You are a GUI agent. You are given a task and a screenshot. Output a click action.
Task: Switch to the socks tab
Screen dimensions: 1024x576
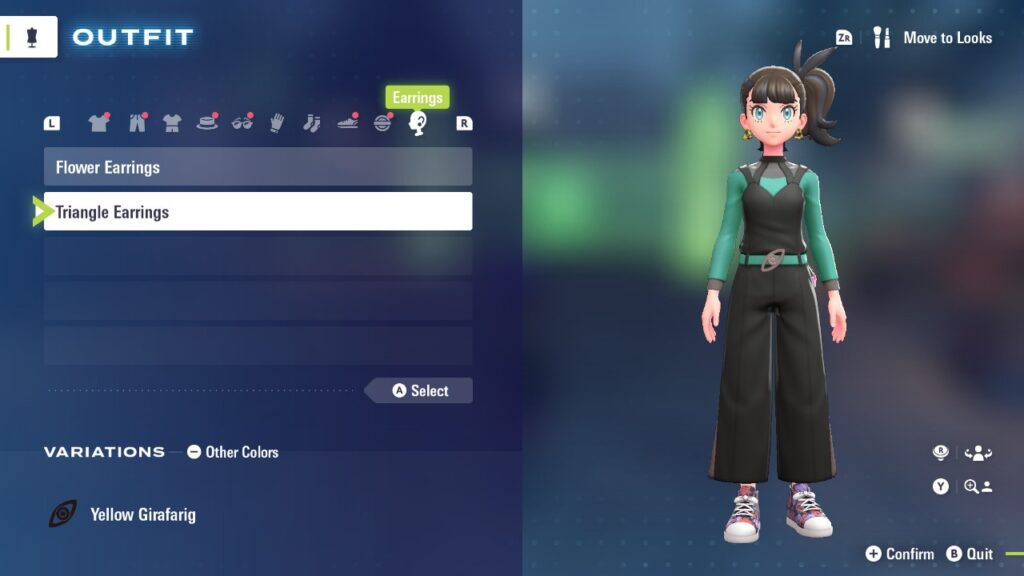311,123
